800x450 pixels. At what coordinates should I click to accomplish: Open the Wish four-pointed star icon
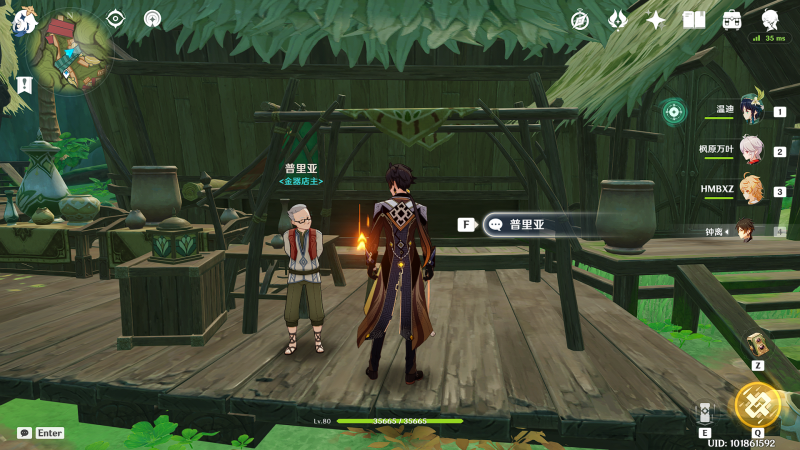[x=656, y=20]
